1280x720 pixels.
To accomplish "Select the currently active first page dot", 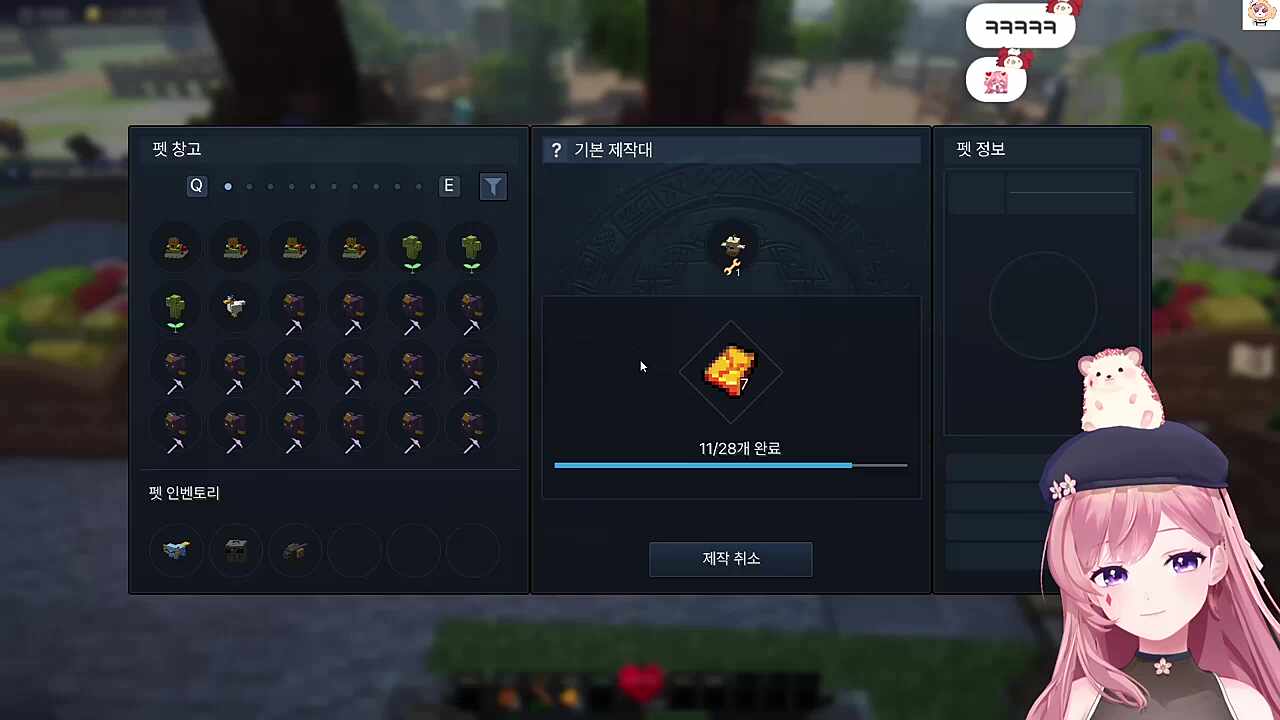I will coord(228,186).
